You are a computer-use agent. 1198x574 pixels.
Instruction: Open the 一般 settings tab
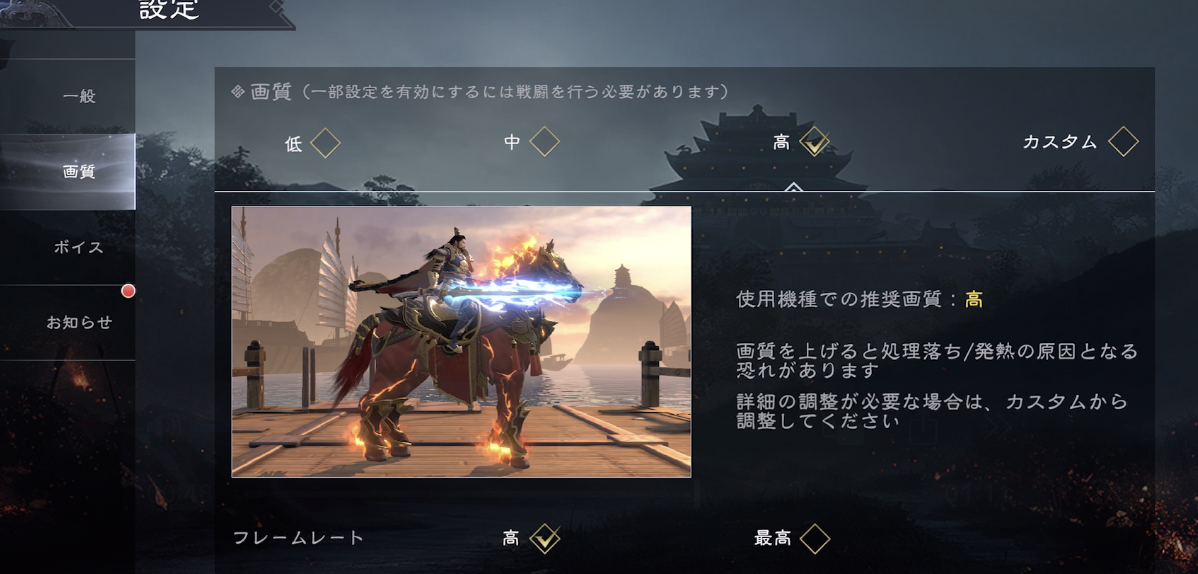pyautogui.click(x=78, y=97)
